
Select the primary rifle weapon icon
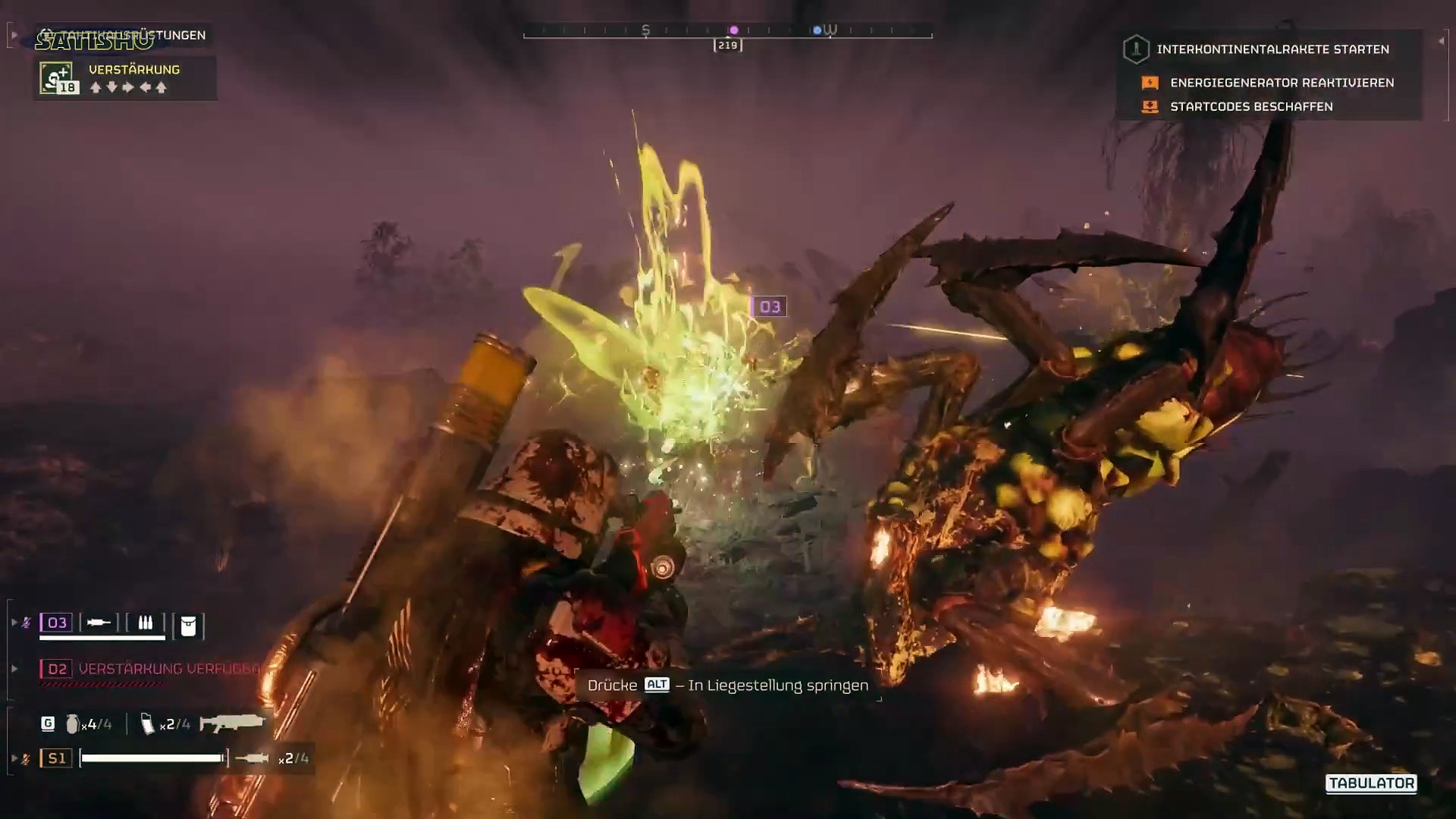click(232, 723)
